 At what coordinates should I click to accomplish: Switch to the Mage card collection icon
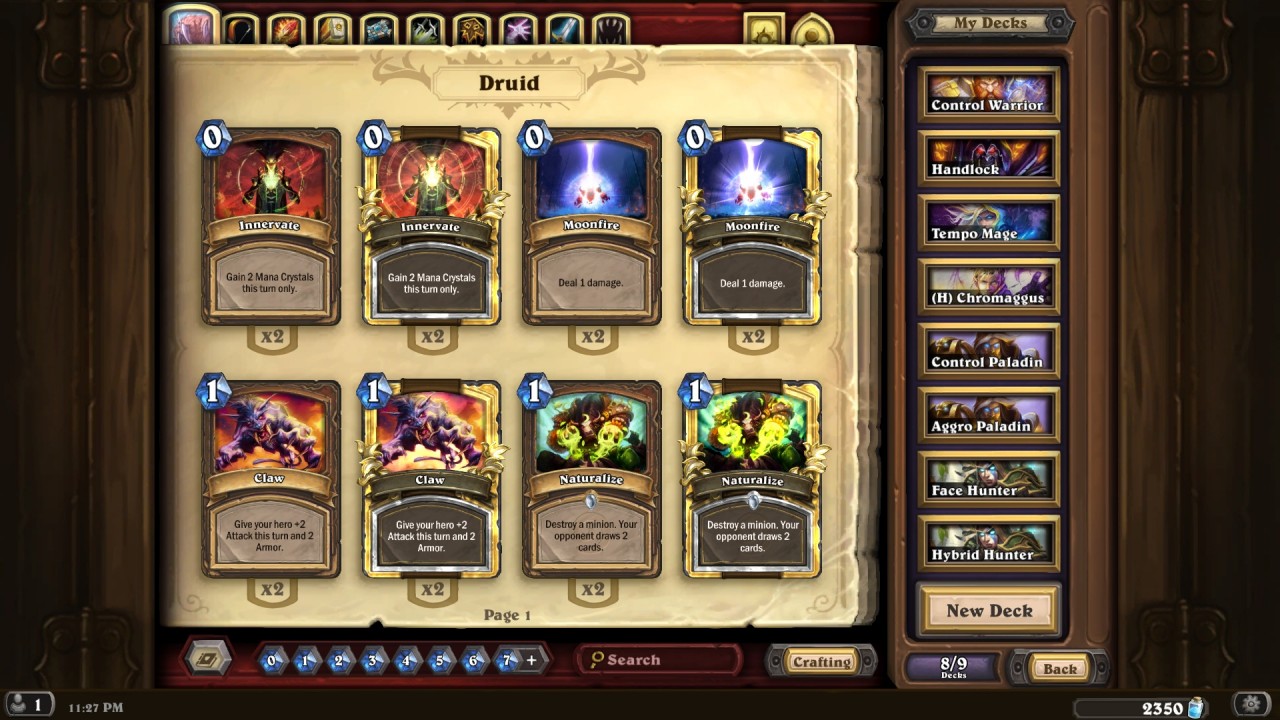286,25
